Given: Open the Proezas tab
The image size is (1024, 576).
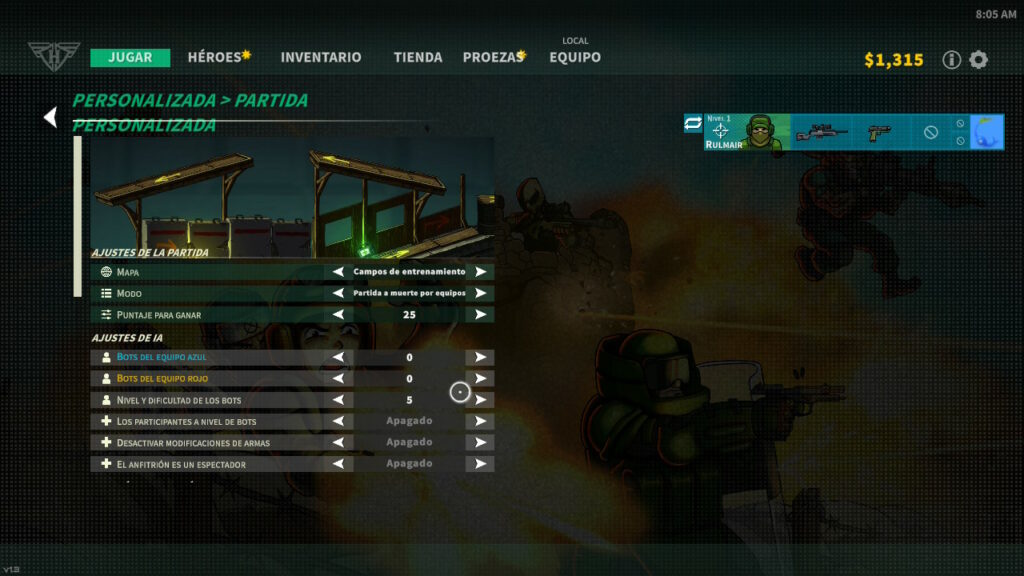Looking at the screenshot, I should (x=494, y=58).
